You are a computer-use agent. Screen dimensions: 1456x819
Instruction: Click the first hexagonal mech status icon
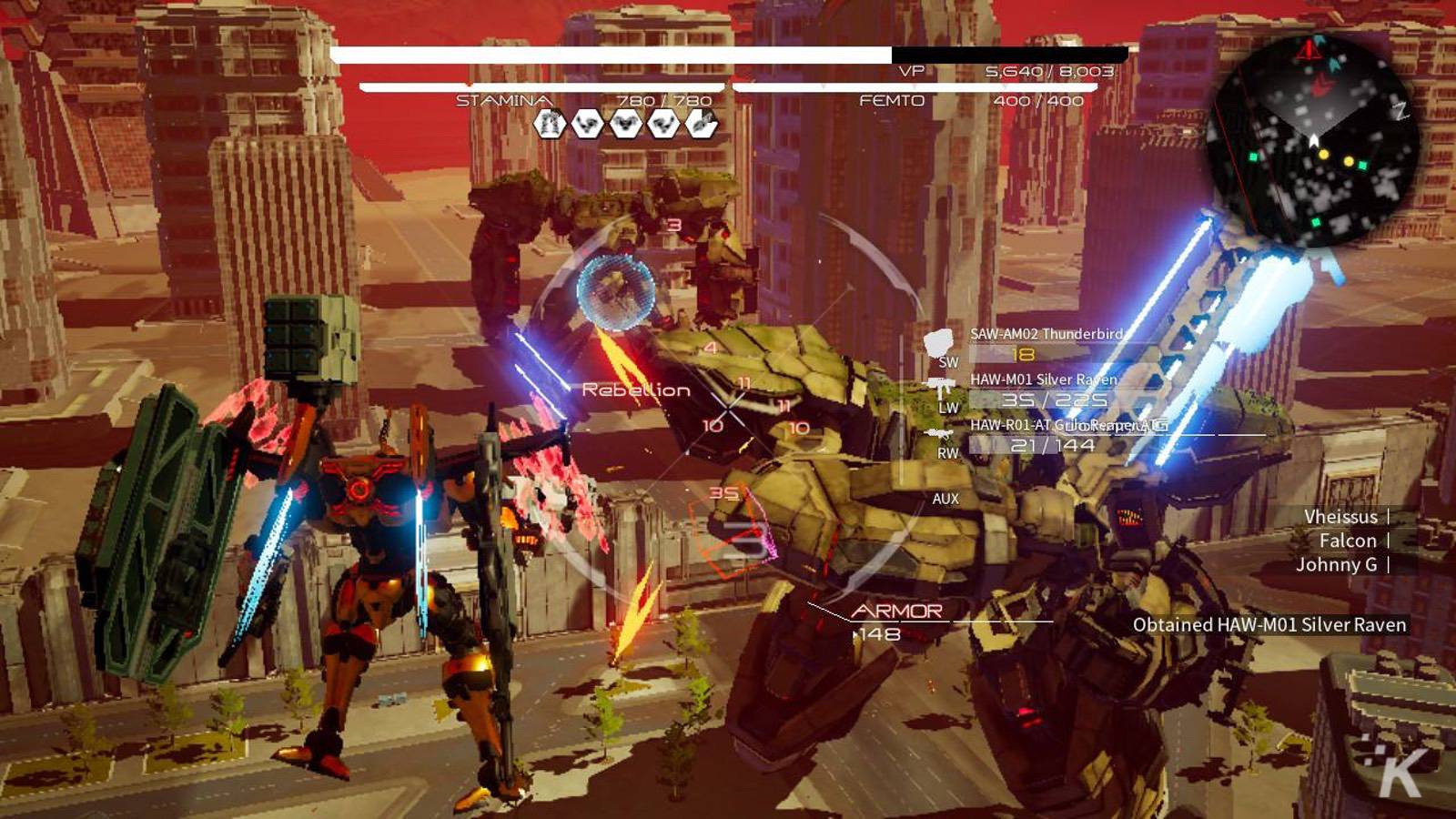(550, 123)
